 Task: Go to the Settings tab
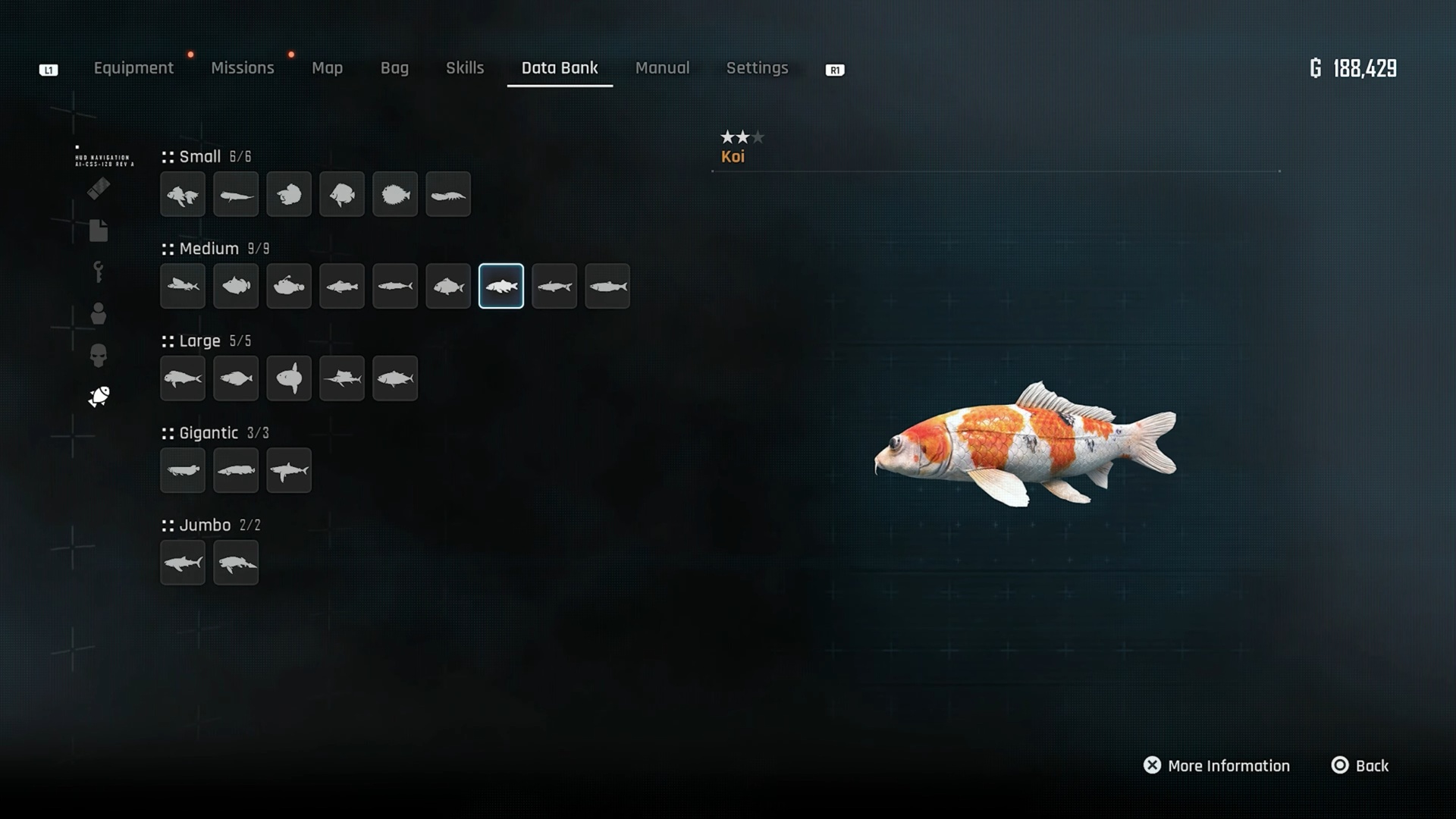pyautogui.click(x=757, y=68)
